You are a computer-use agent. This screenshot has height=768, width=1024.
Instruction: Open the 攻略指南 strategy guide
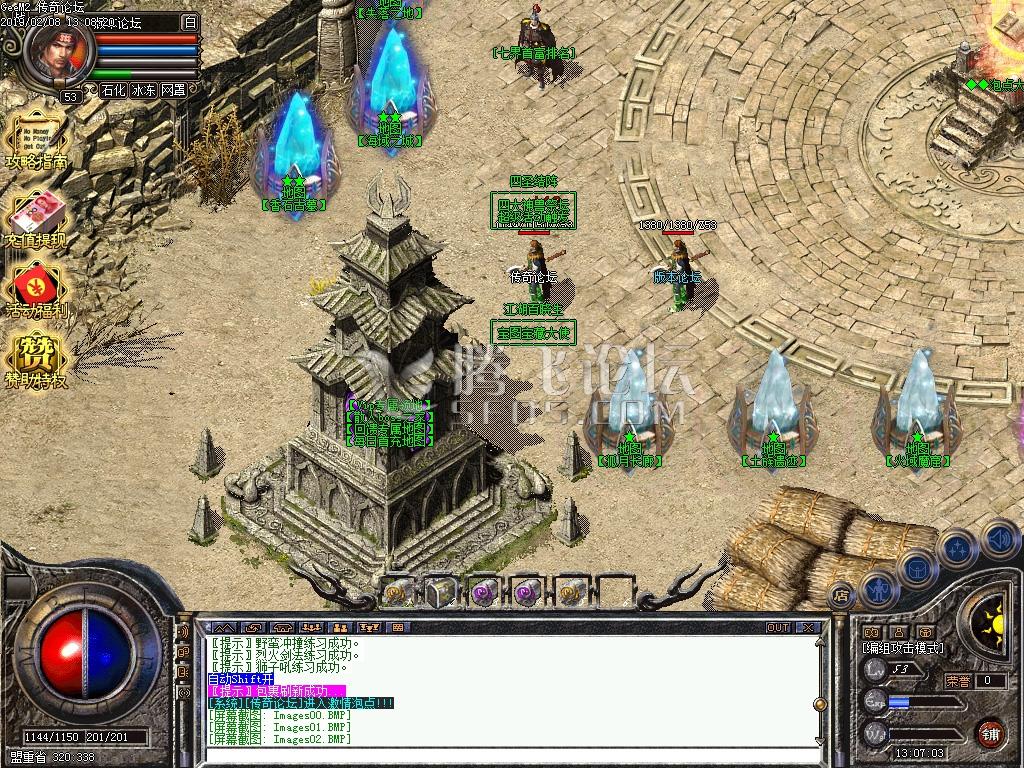coord(37,143)
